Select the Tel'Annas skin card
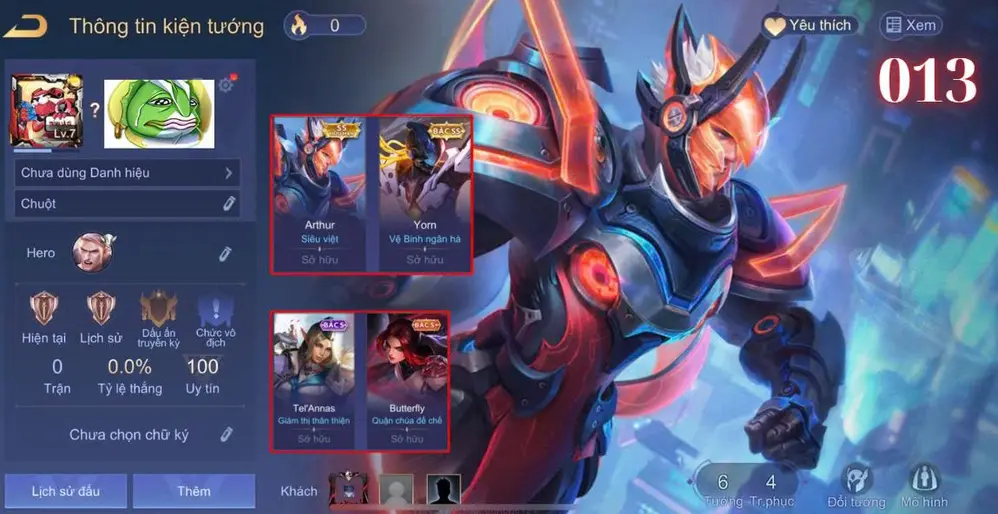 (314, 380)
